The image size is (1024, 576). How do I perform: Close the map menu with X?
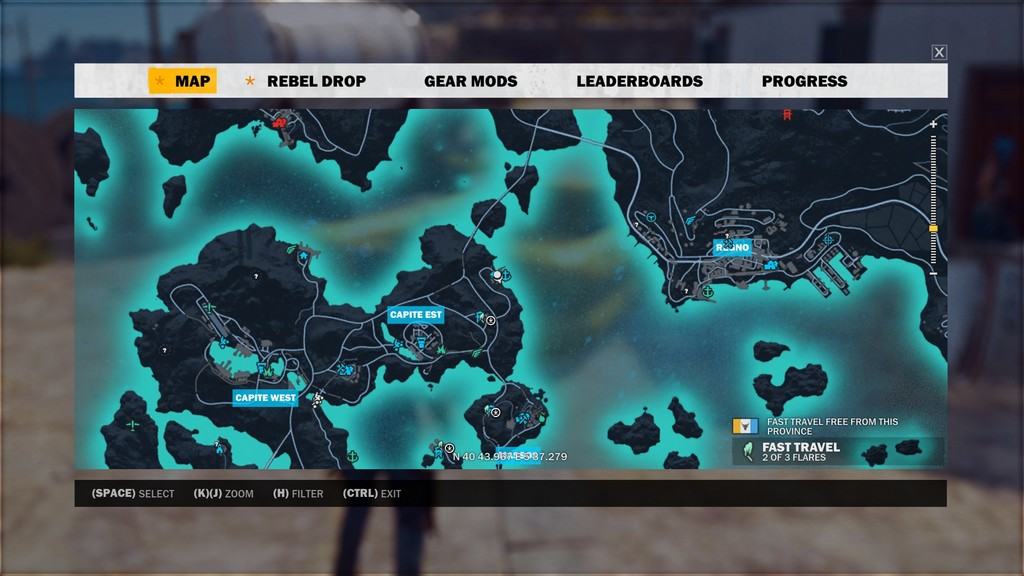coord(939,52)
